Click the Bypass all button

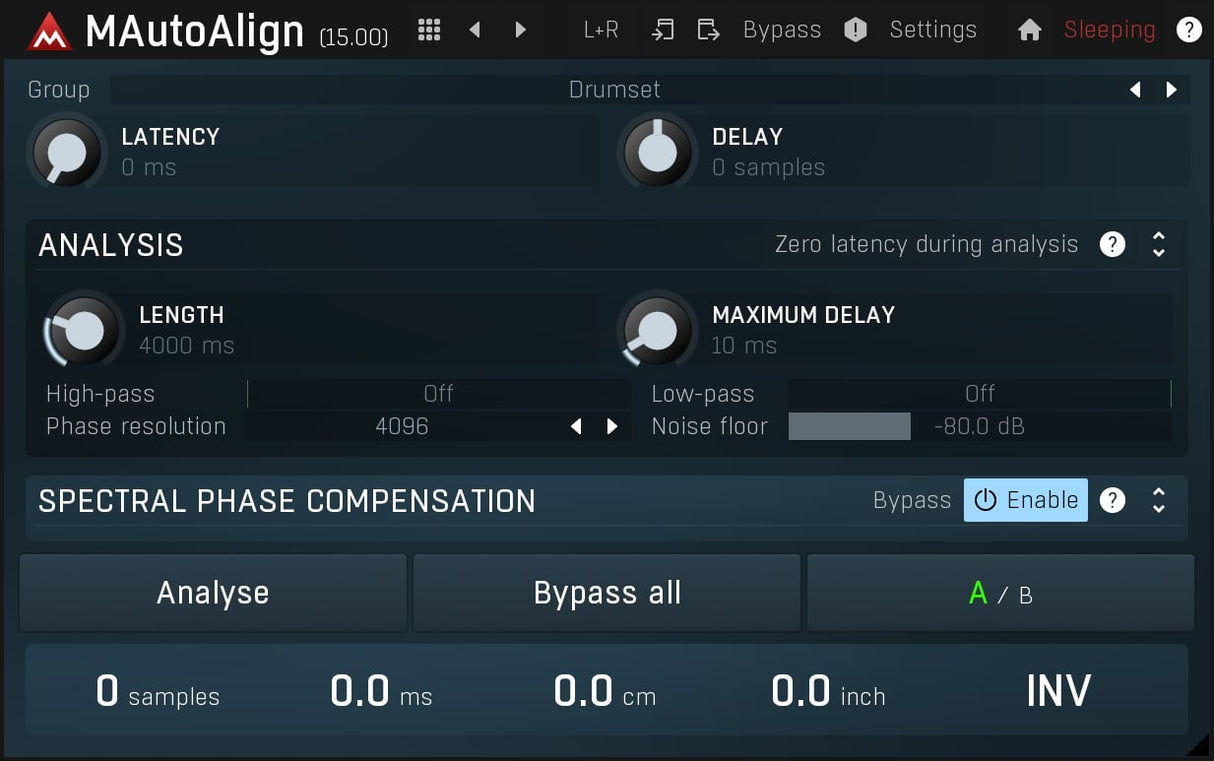tap(607, 593)
